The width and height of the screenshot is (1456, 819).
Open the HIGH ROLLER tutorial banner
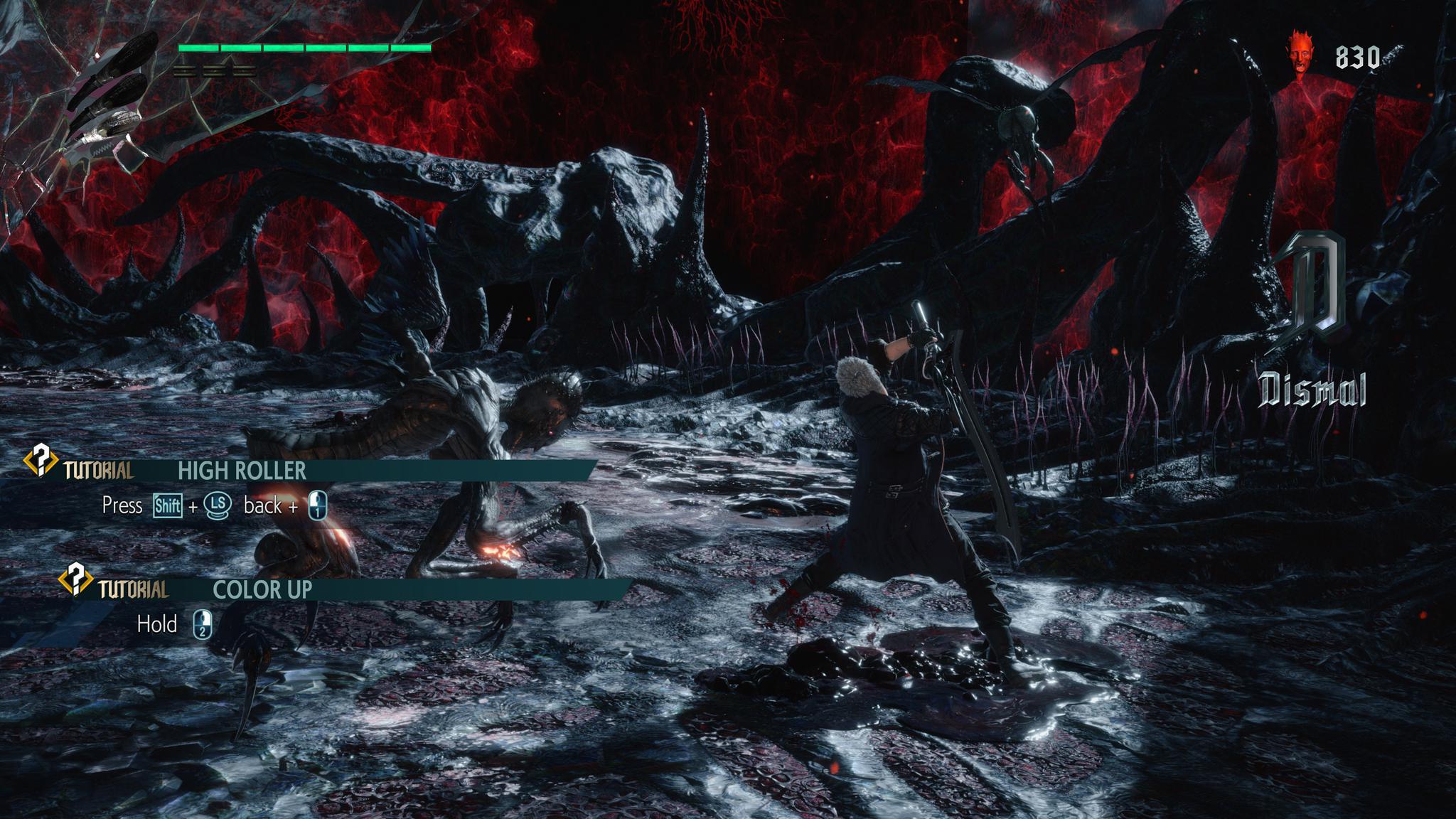(x=242, y=471)
